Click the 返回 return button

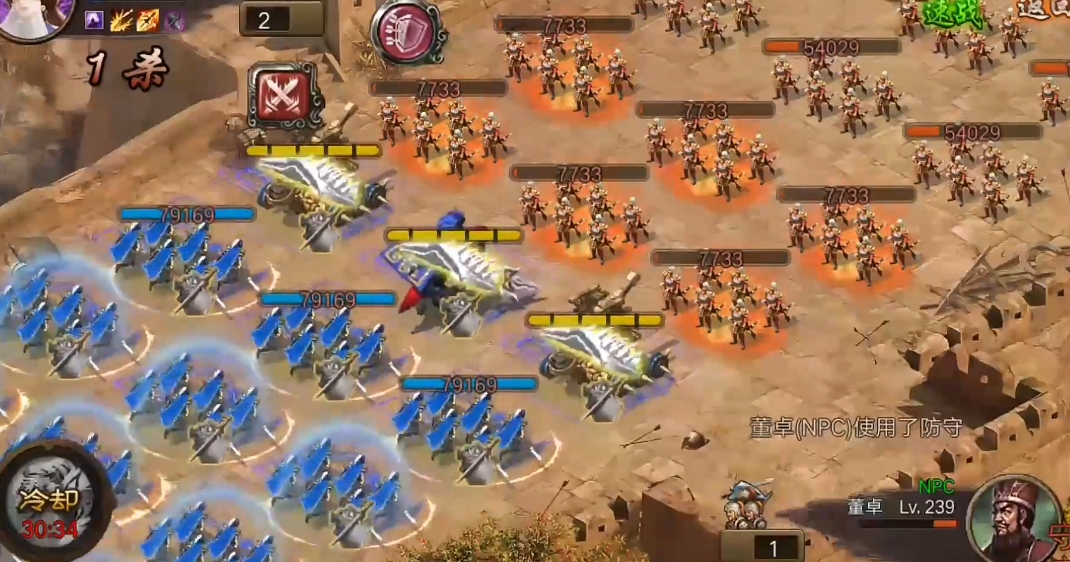pyautogui.click(x=1044, y=8)
